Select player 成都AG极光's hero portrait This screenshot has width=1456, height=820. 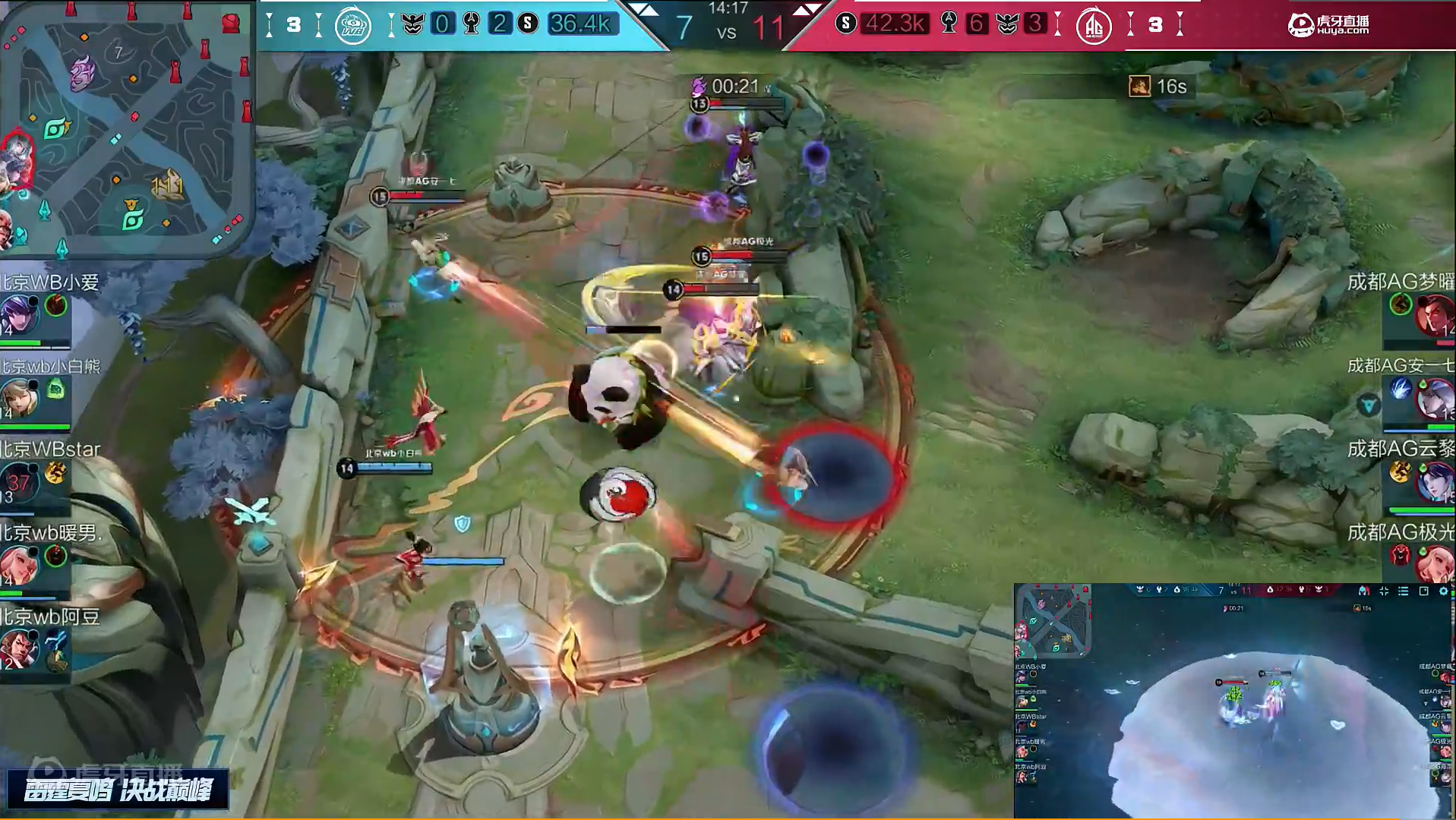click(1434, 563)
